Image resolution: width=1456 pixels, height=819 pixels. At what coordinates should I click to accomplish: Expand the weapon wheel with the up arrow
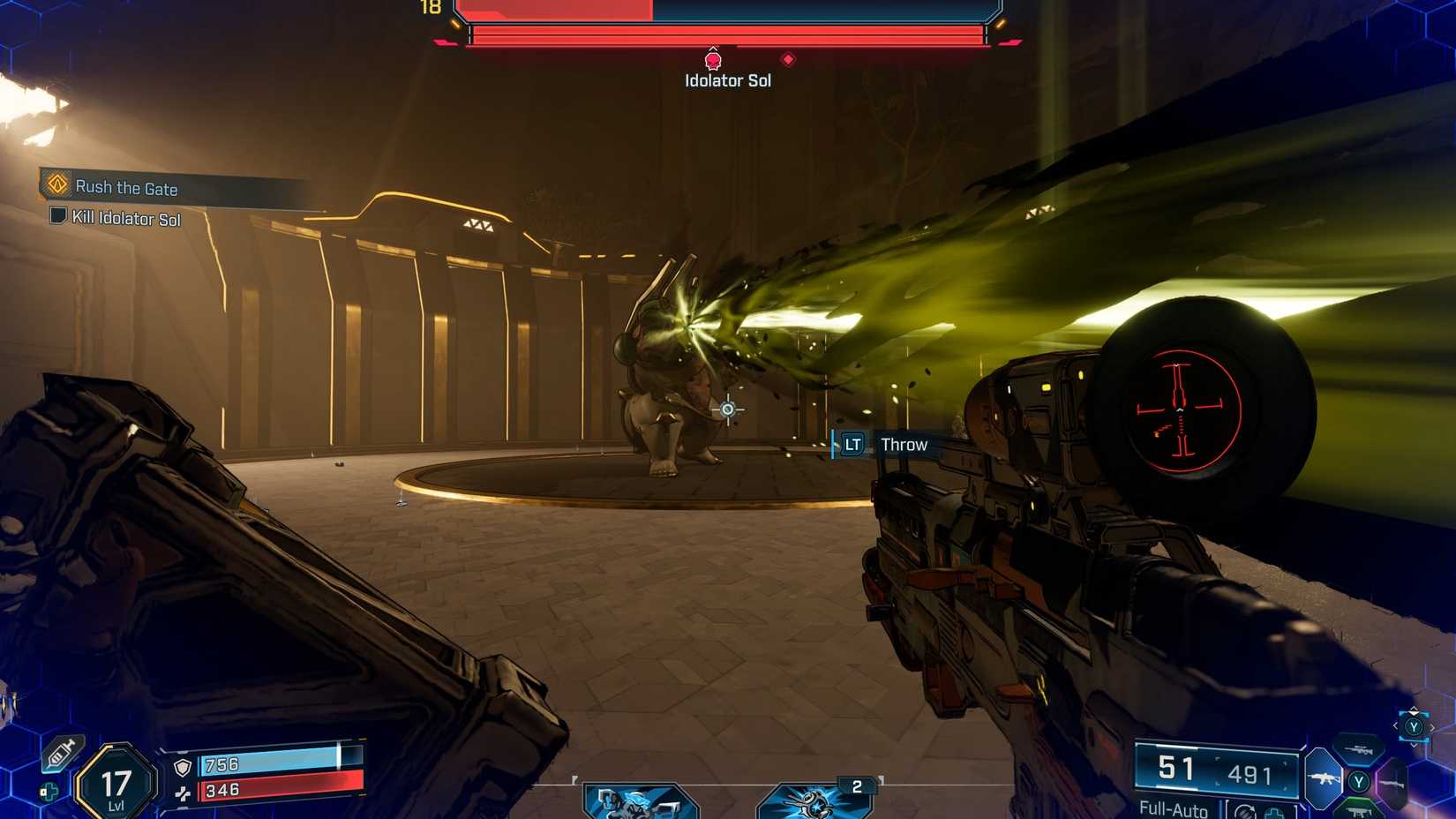[x=1413, y=712]
